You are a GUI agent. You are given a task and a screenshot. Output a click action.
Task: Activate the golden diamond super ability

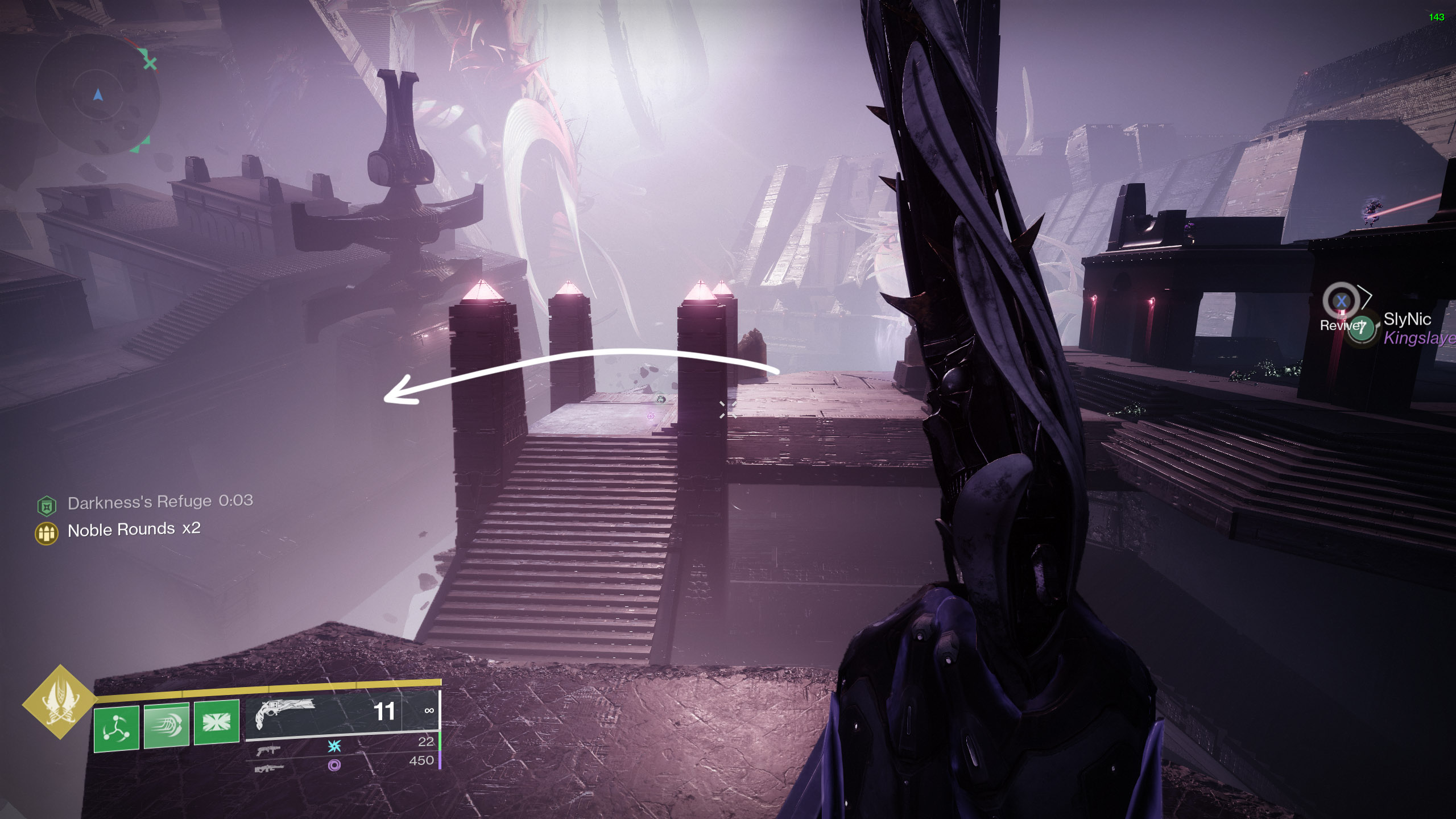[60, 702]
